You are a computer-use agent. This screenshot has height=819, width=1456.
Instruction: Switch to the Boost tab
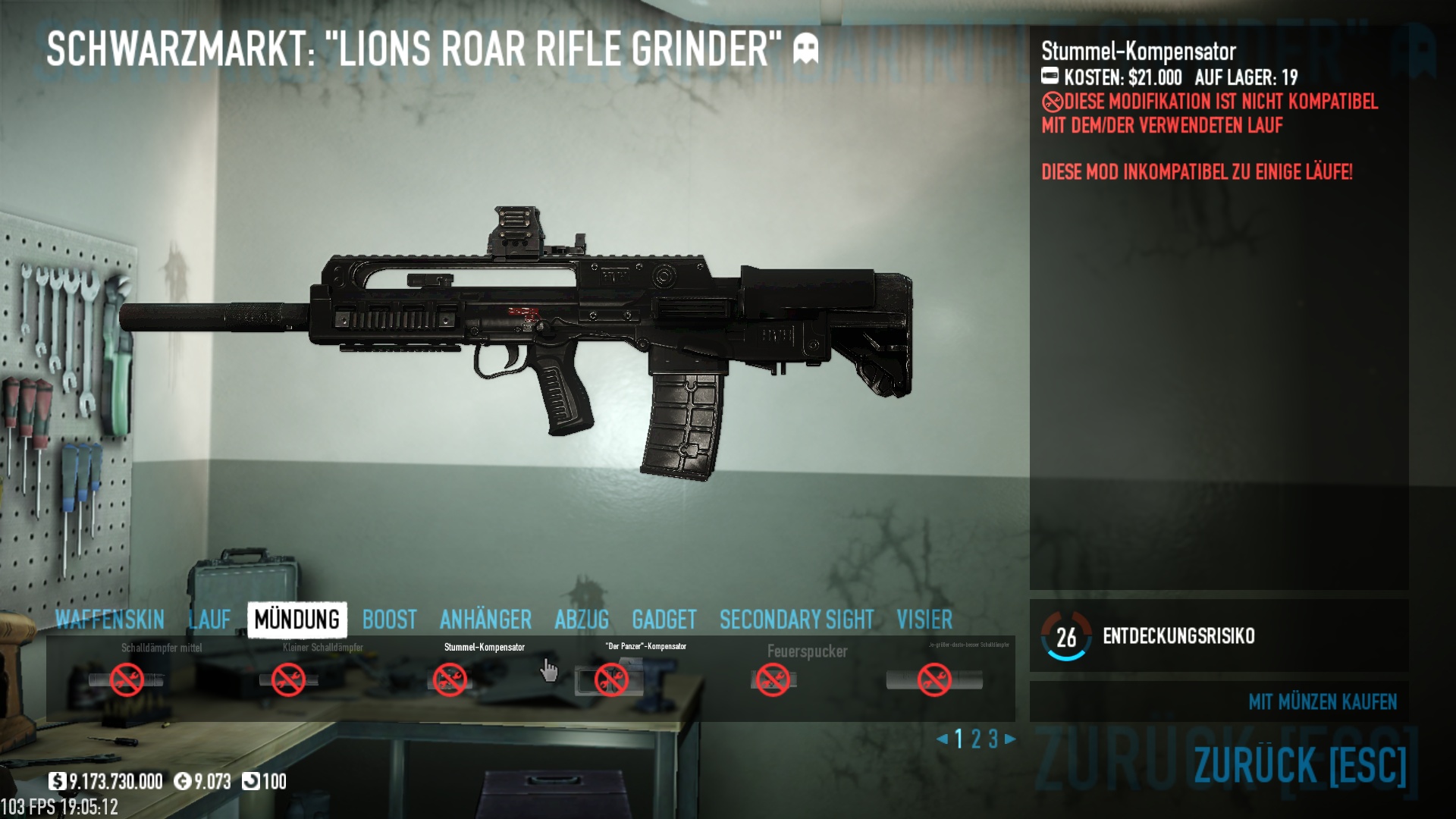(x=389, y=620)
